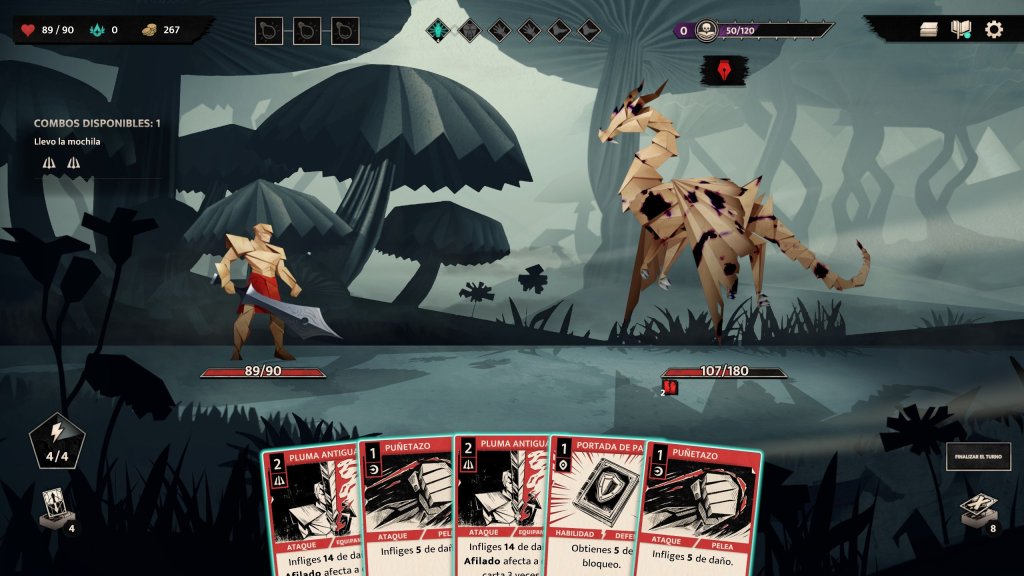This screenshot has height=576, width=1024.
Task: Inspect the enemy's red pen nib intent
Action: [x=720, y=71]
